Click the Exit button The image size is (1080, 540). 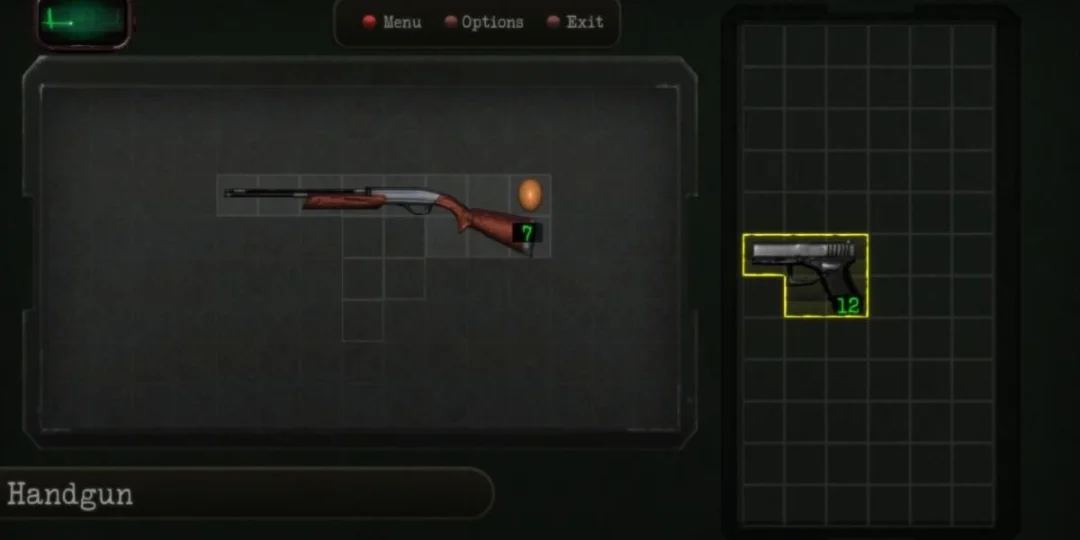576,22
